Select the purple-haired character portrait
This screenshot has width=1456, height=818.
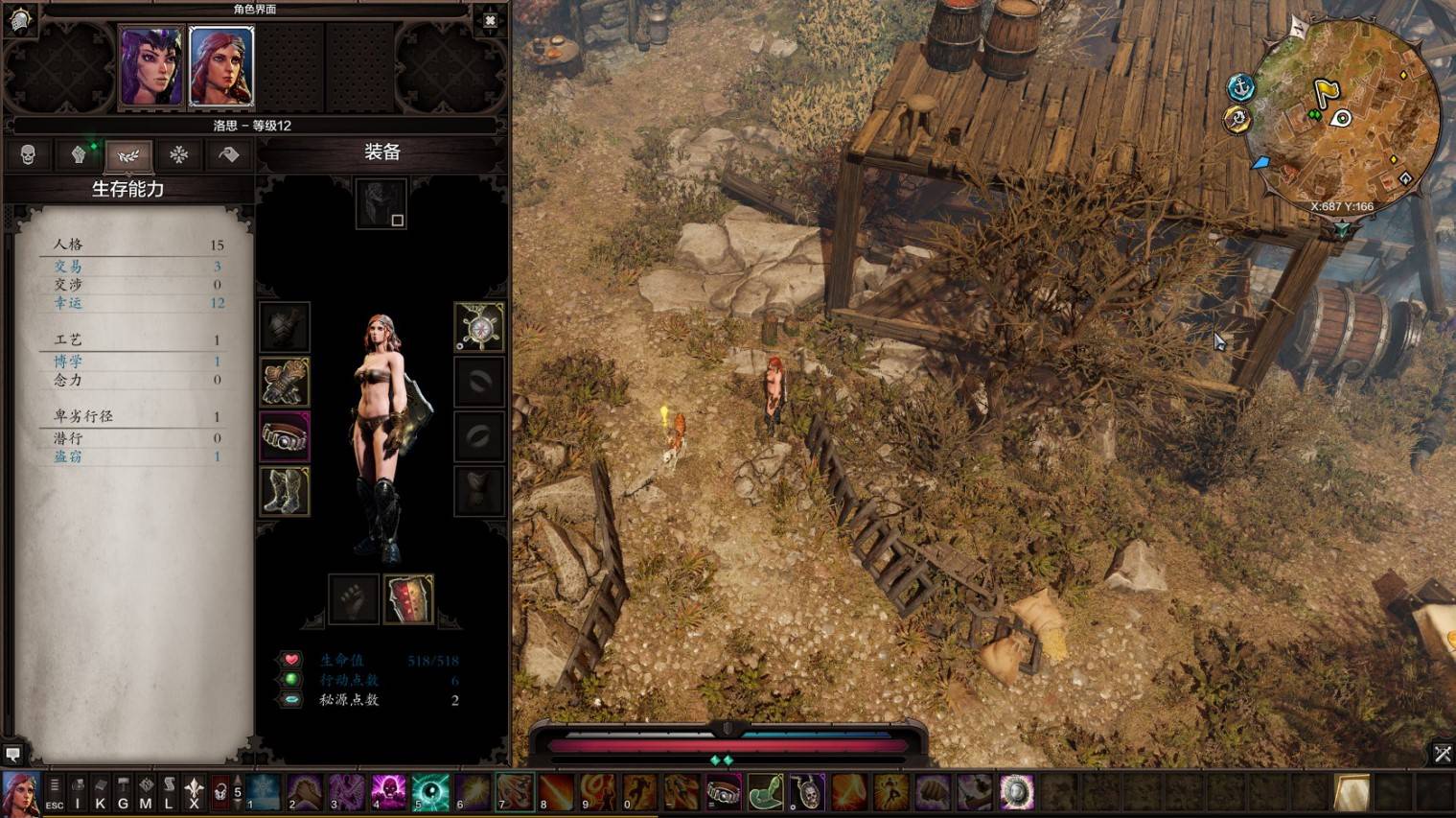tap(150, 66)
